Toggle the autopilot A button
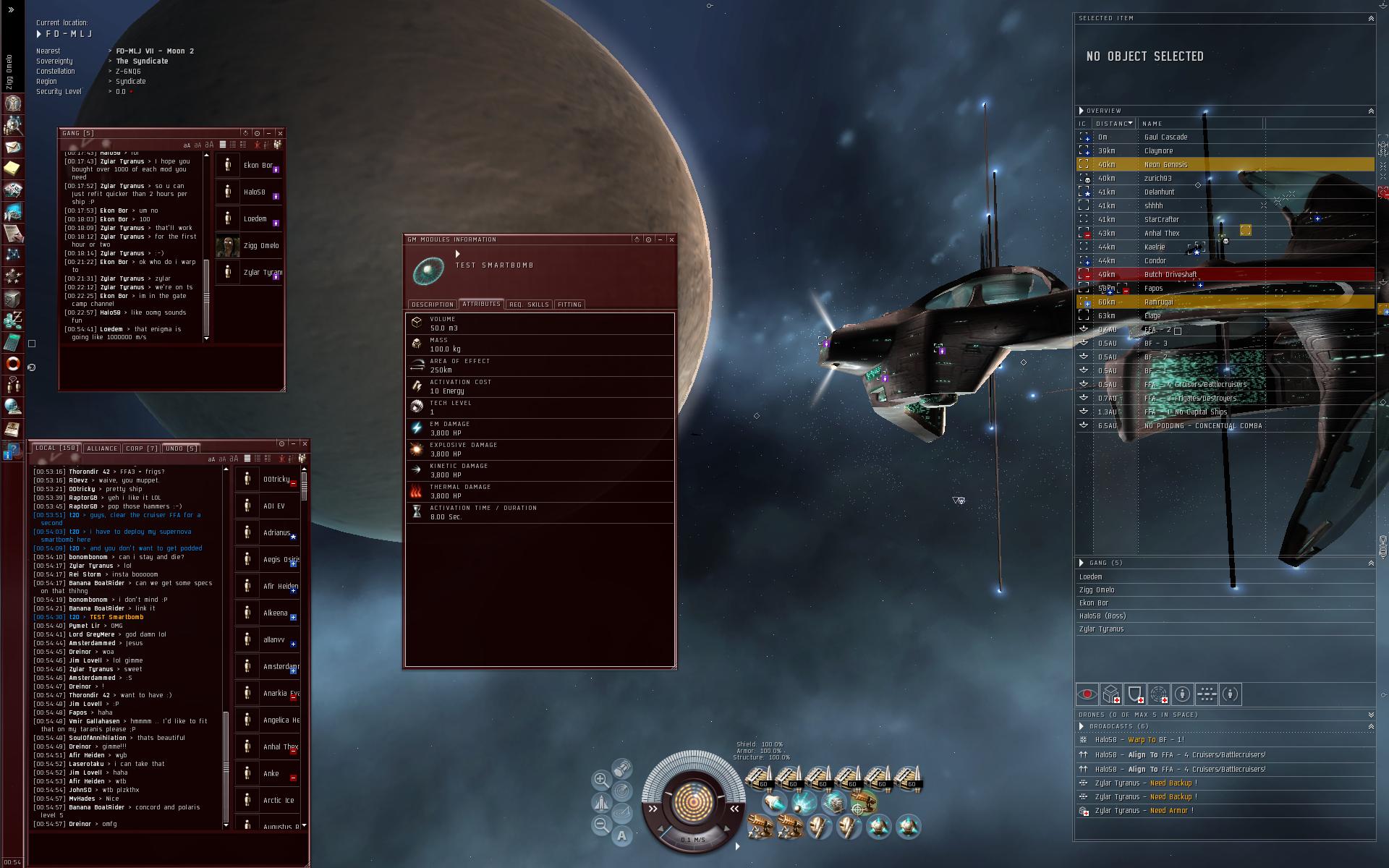This screenshot has height=868, width=1389. 621,836
